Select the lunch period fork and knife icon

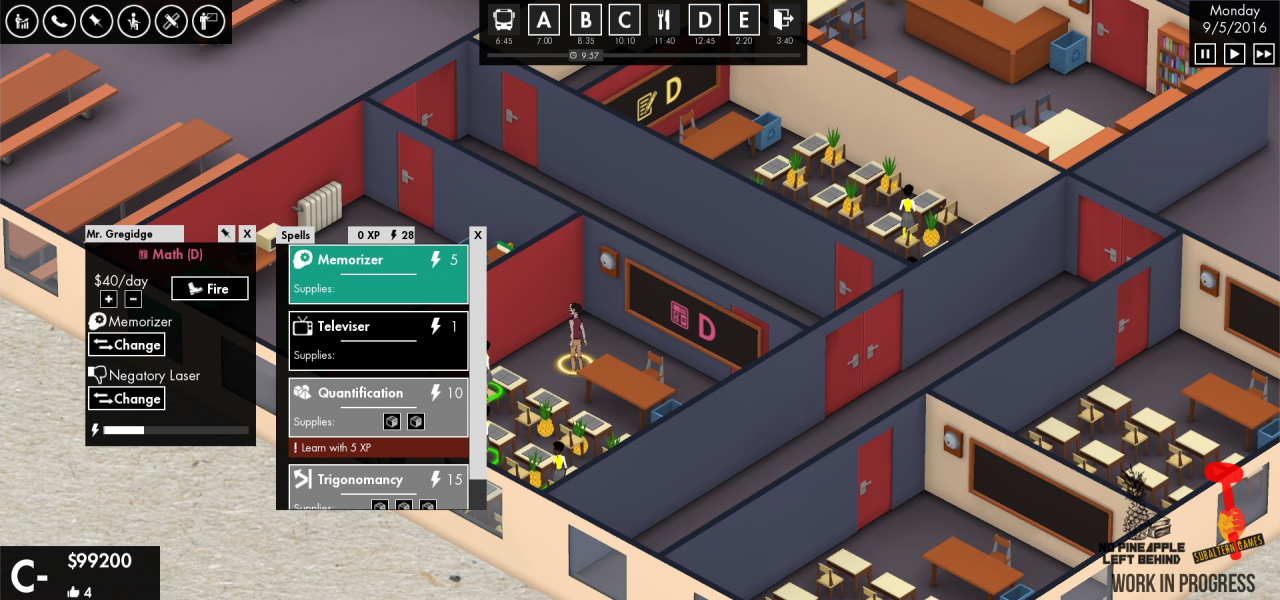click(x=664, y=20)
